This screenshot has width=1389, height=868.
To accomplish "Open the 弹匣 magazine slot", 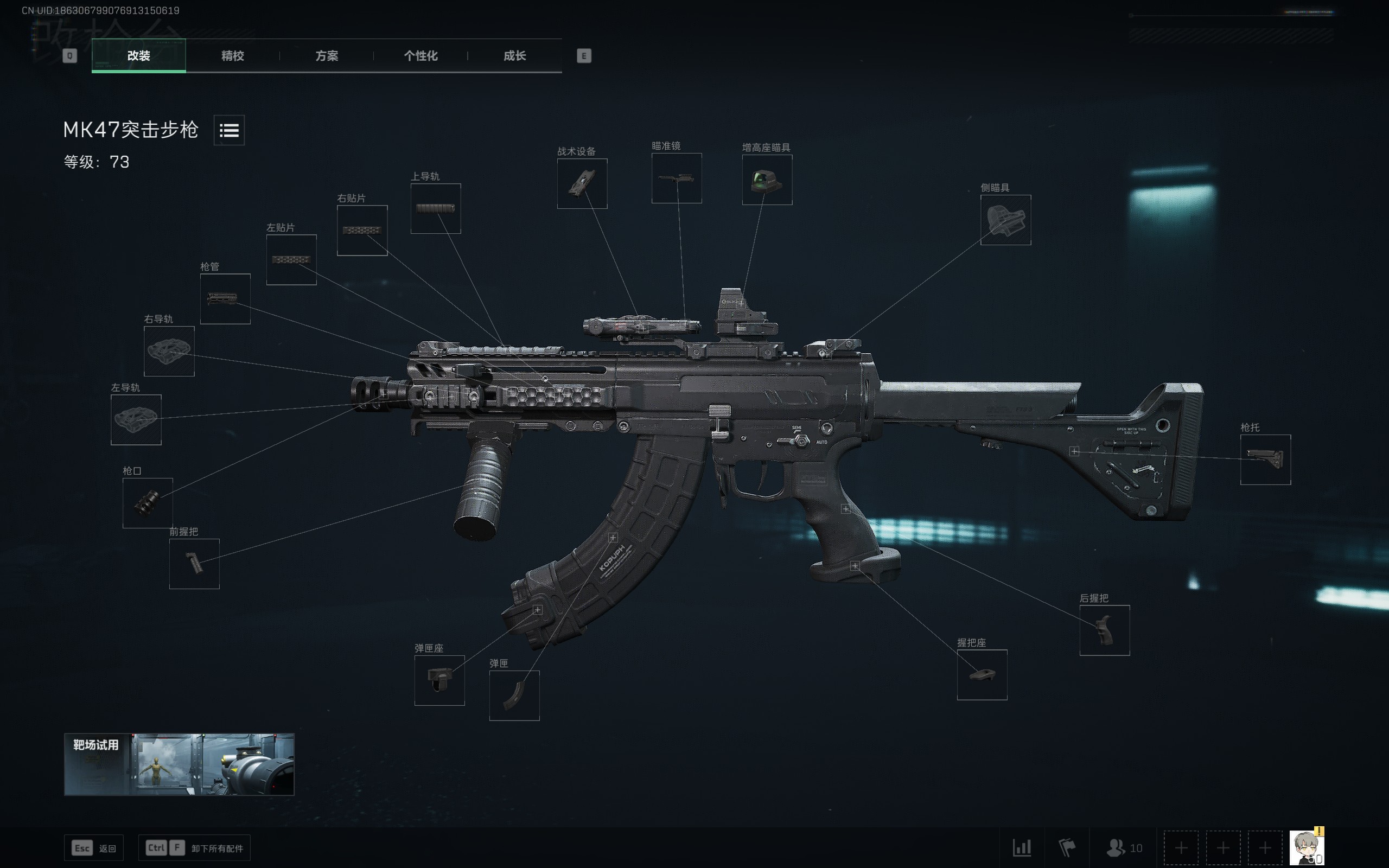I will [514, 695].
